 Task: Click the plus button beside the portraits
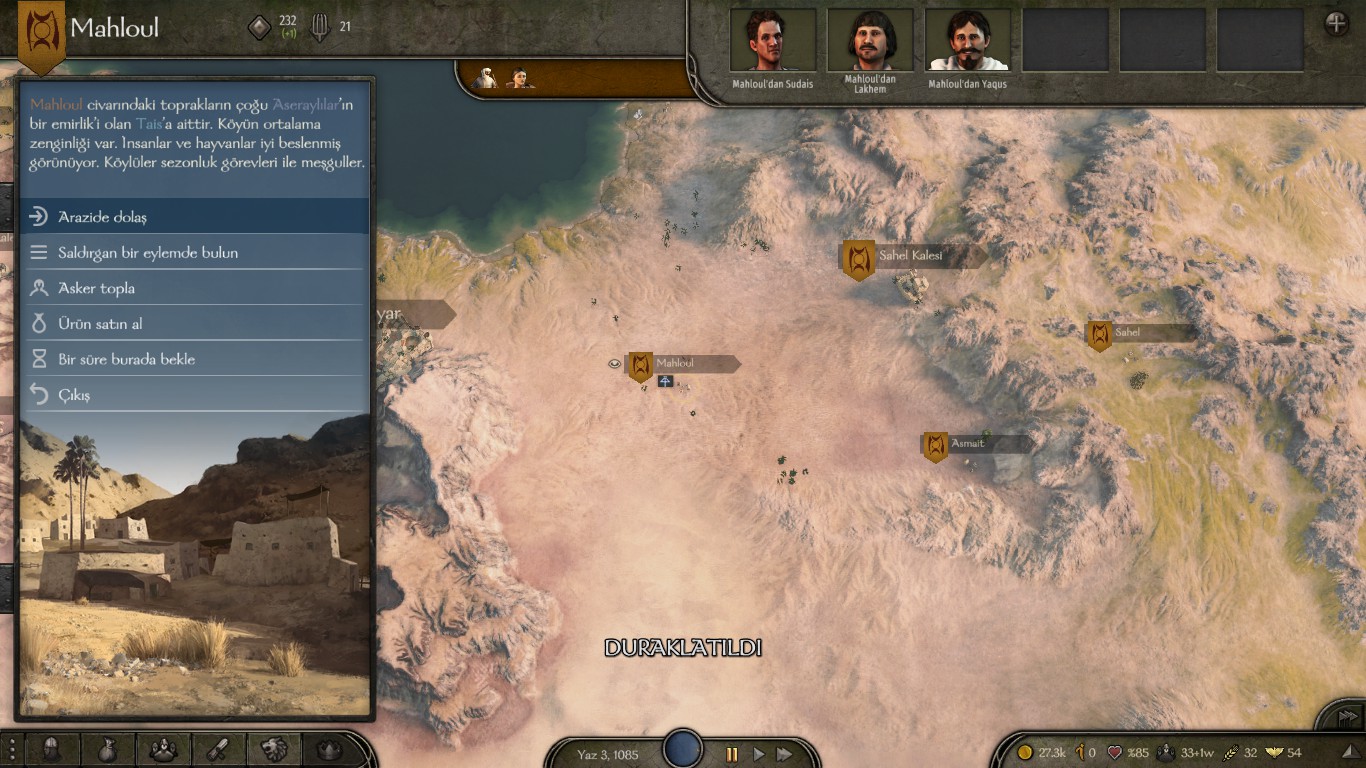pos(1336,24)
